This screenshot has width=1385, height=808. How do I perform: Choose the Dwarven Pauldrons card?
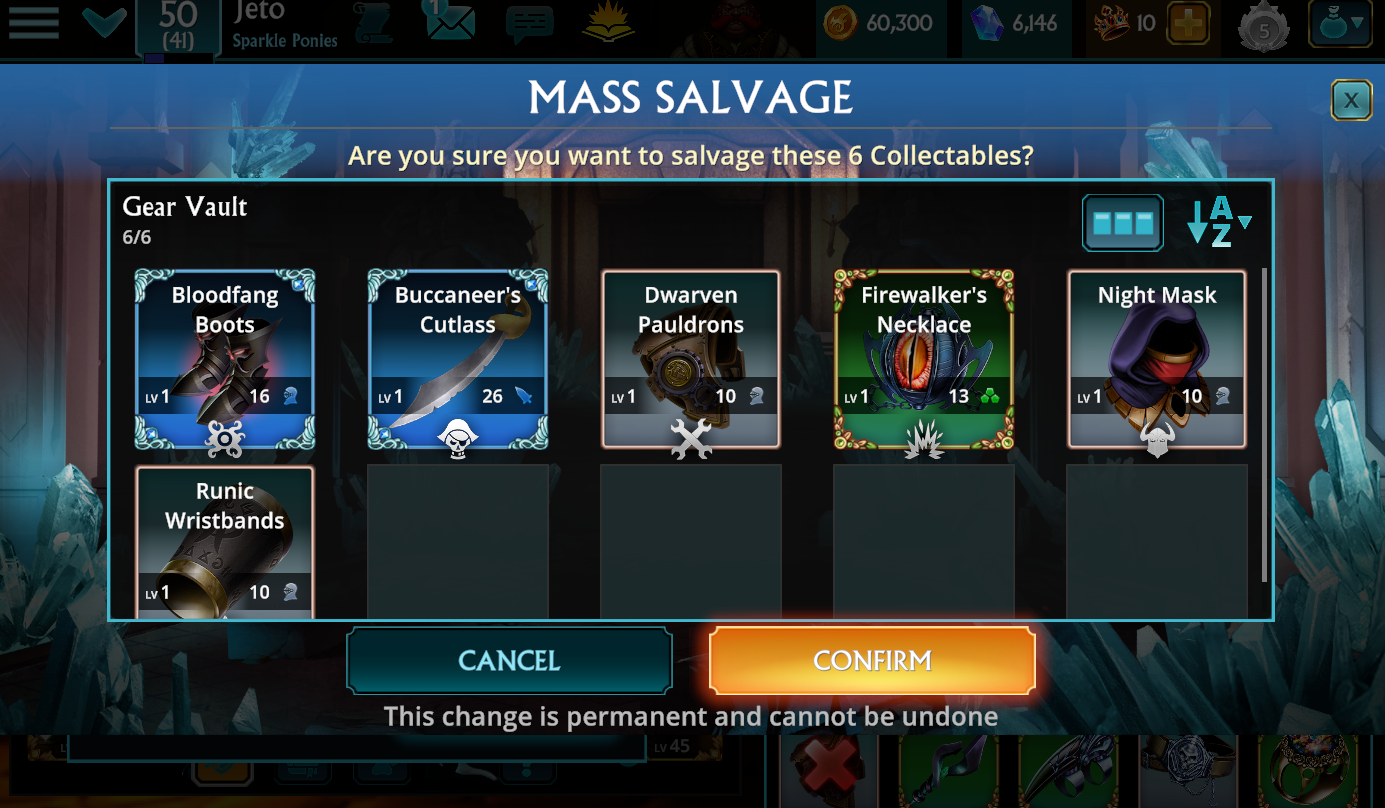coord(691,359)
